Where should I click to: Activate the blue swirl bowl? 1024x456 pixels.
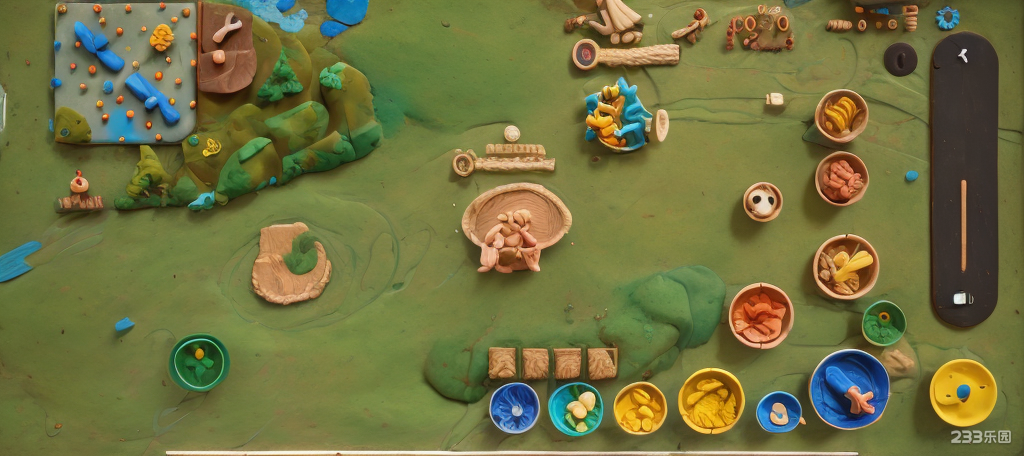click(x=514, y=407)
